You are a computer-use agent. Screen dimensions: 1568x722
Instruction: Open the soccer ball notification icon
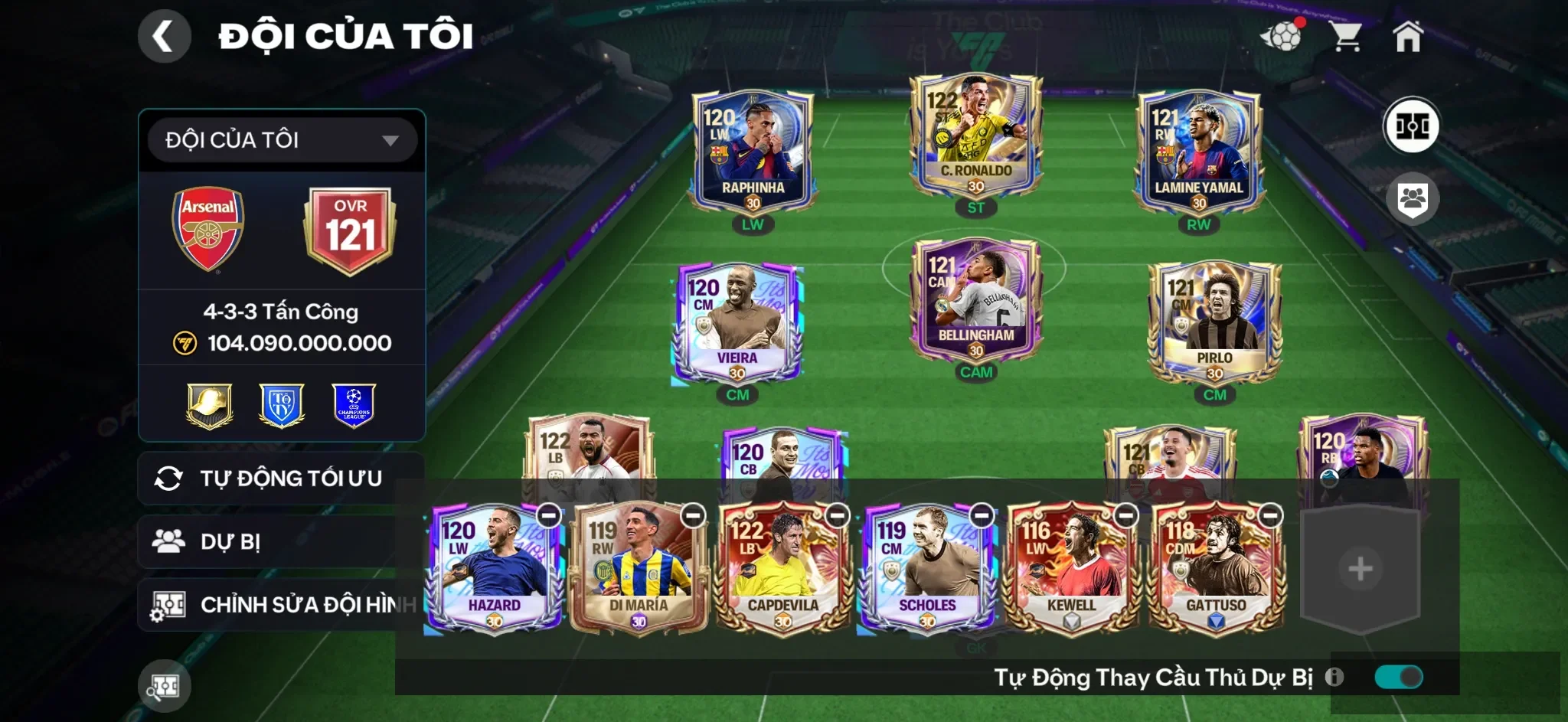1282,36
